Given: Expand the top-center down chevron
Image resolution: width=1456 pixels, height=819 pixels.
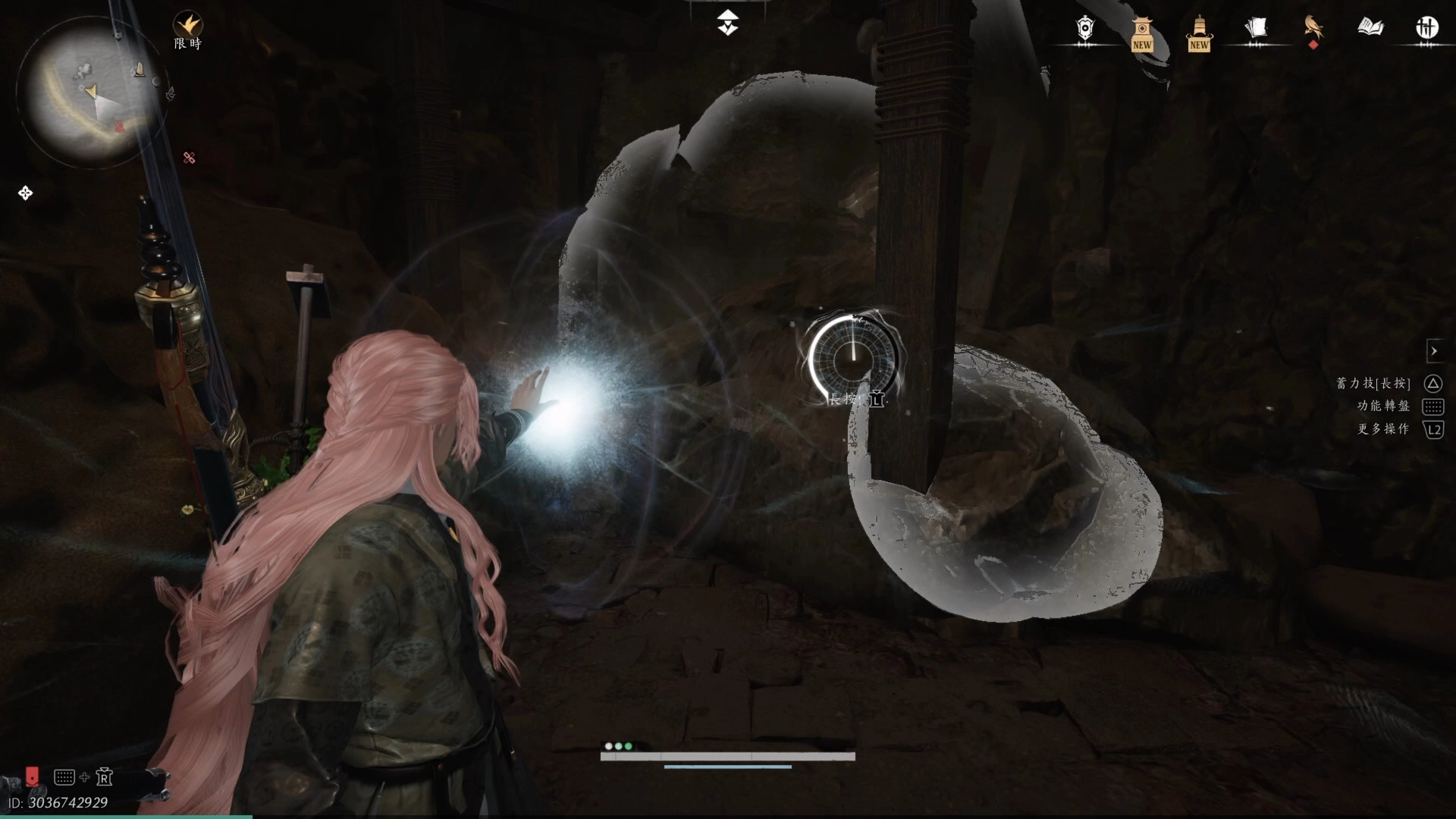Looking at the screenshot, I should pos(728,23).
